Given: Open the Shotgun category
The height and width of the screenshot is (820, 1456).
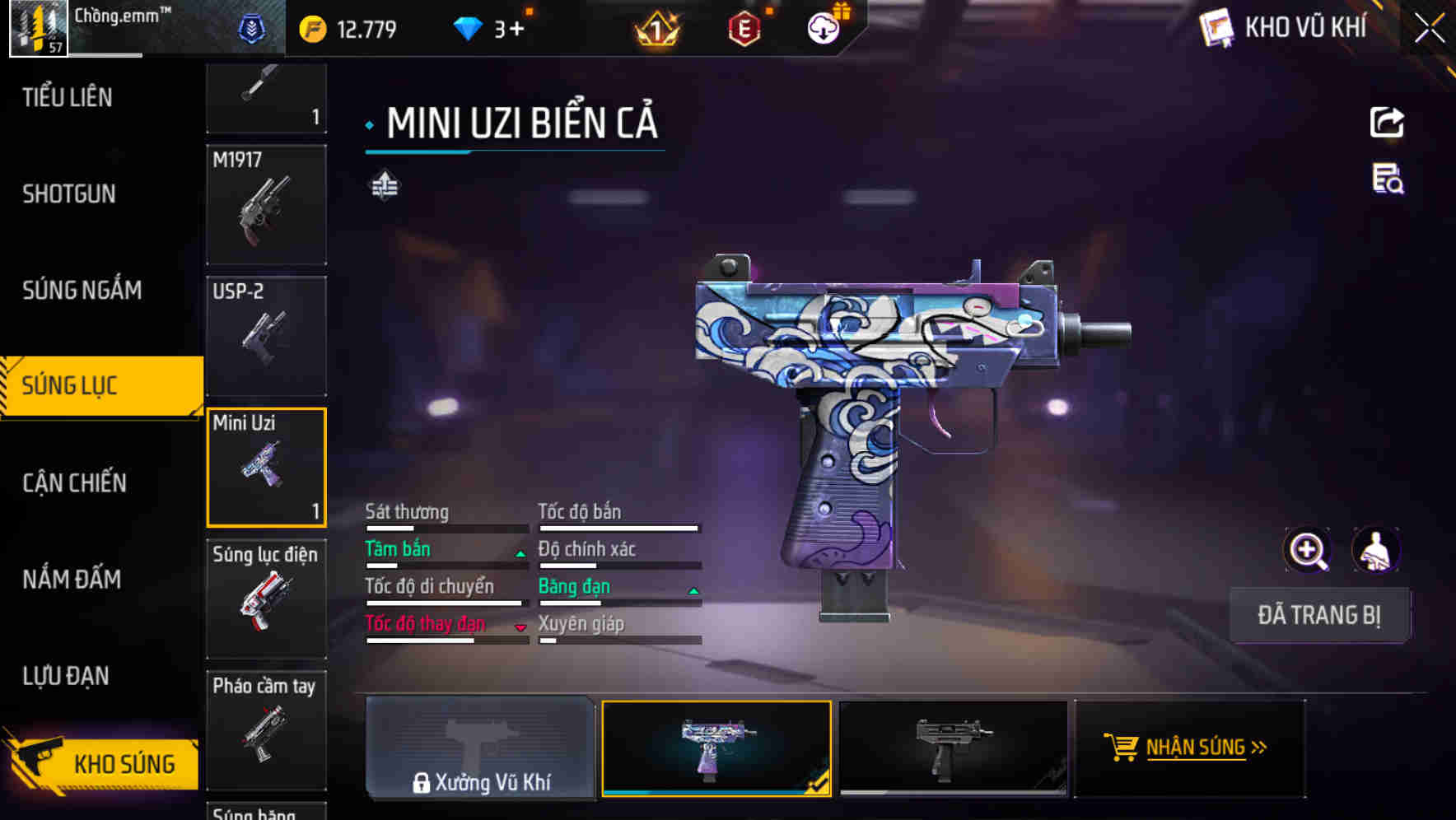Looking at the screenshot, I should click(69, 194).
